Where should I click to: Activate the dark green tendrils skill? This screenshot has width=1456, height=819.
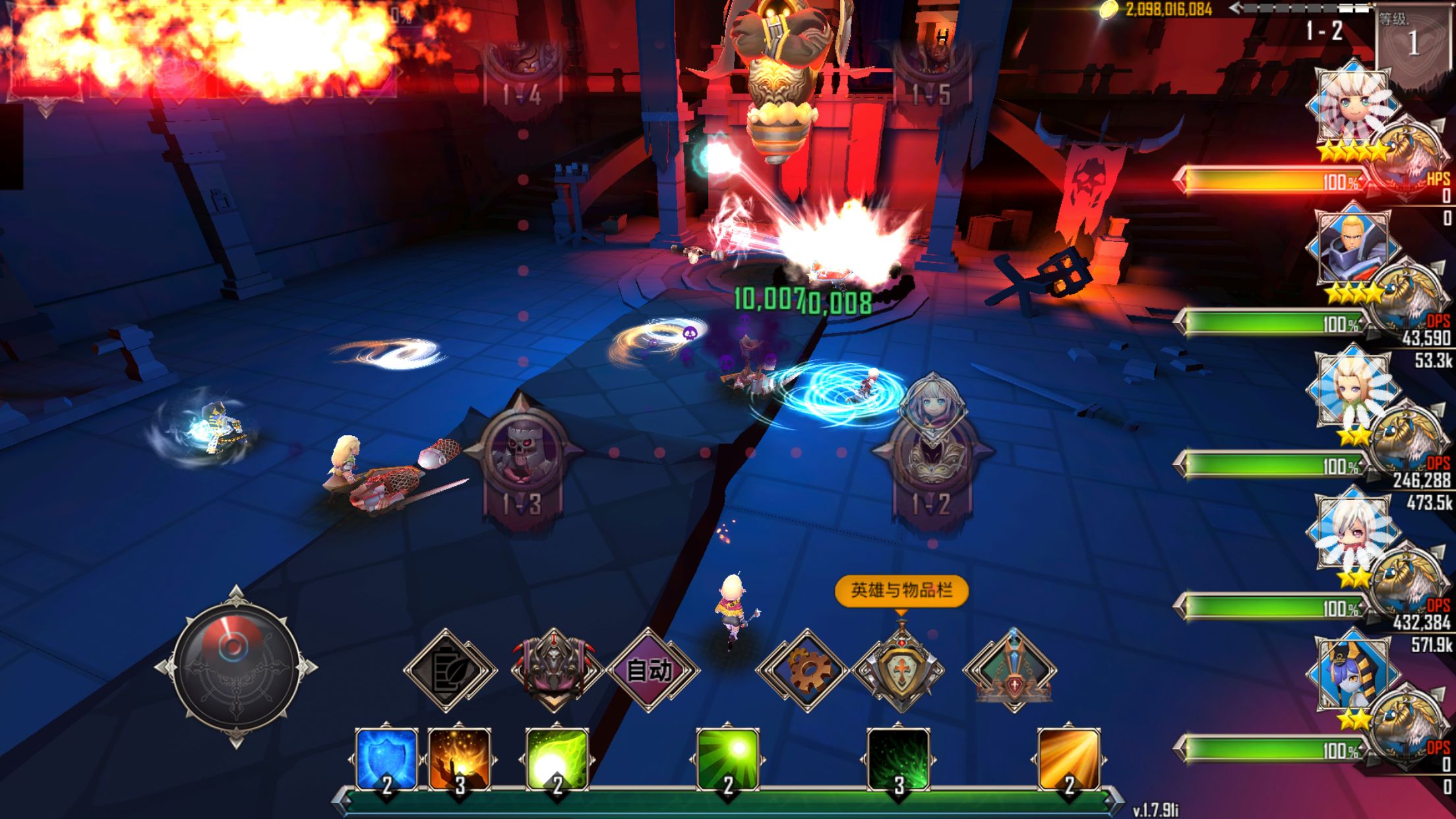(898, 760)
